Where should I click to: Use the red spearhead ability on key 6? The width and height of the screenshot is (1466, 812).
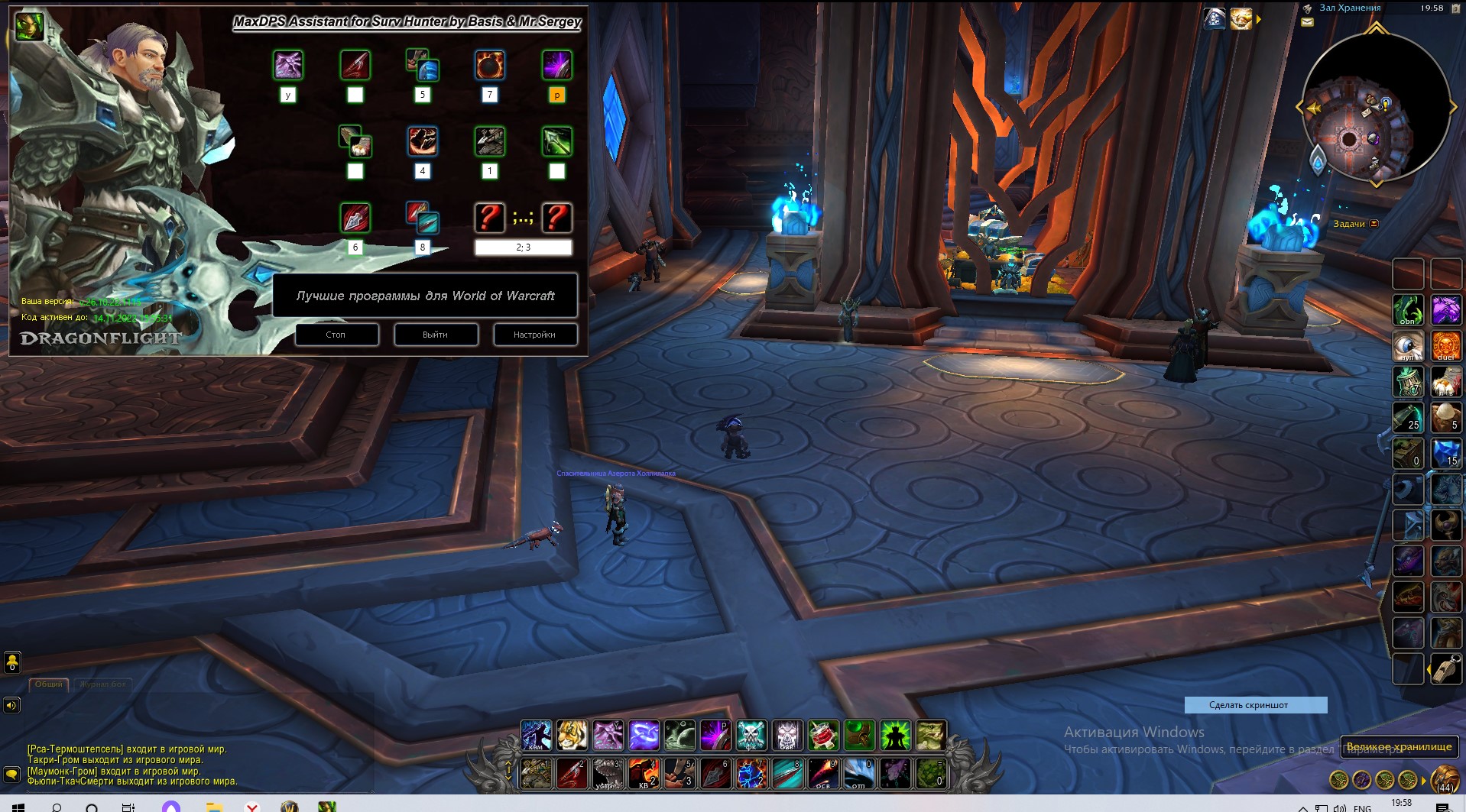coord(715,773)
